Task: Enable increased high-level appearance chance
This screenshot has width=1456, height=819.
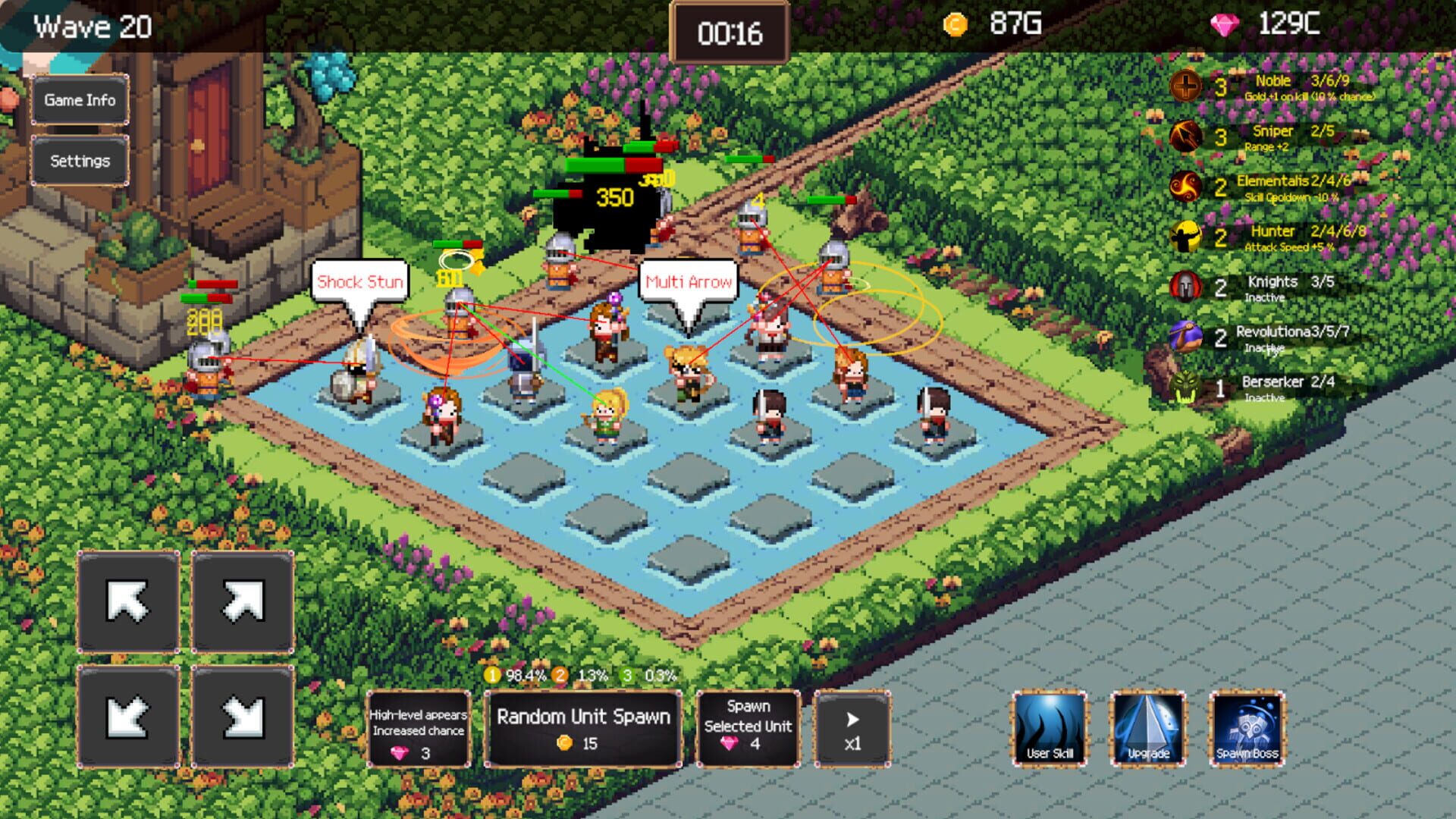Action: [419, 729]
